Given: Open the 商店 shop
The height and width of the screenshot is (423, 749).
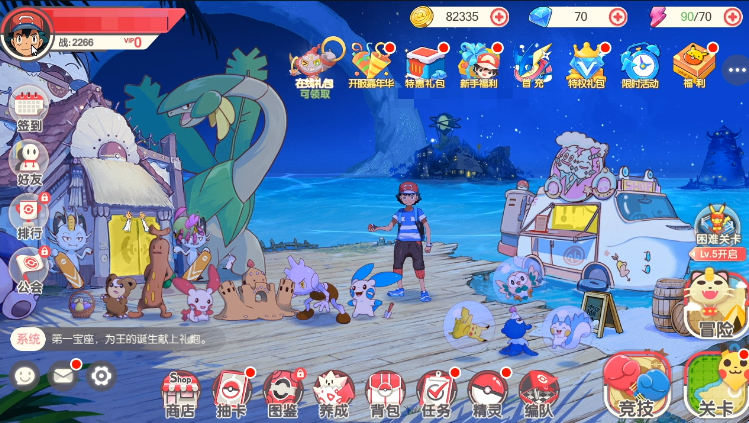Looking at the screenshot, I should pos(179,393).
